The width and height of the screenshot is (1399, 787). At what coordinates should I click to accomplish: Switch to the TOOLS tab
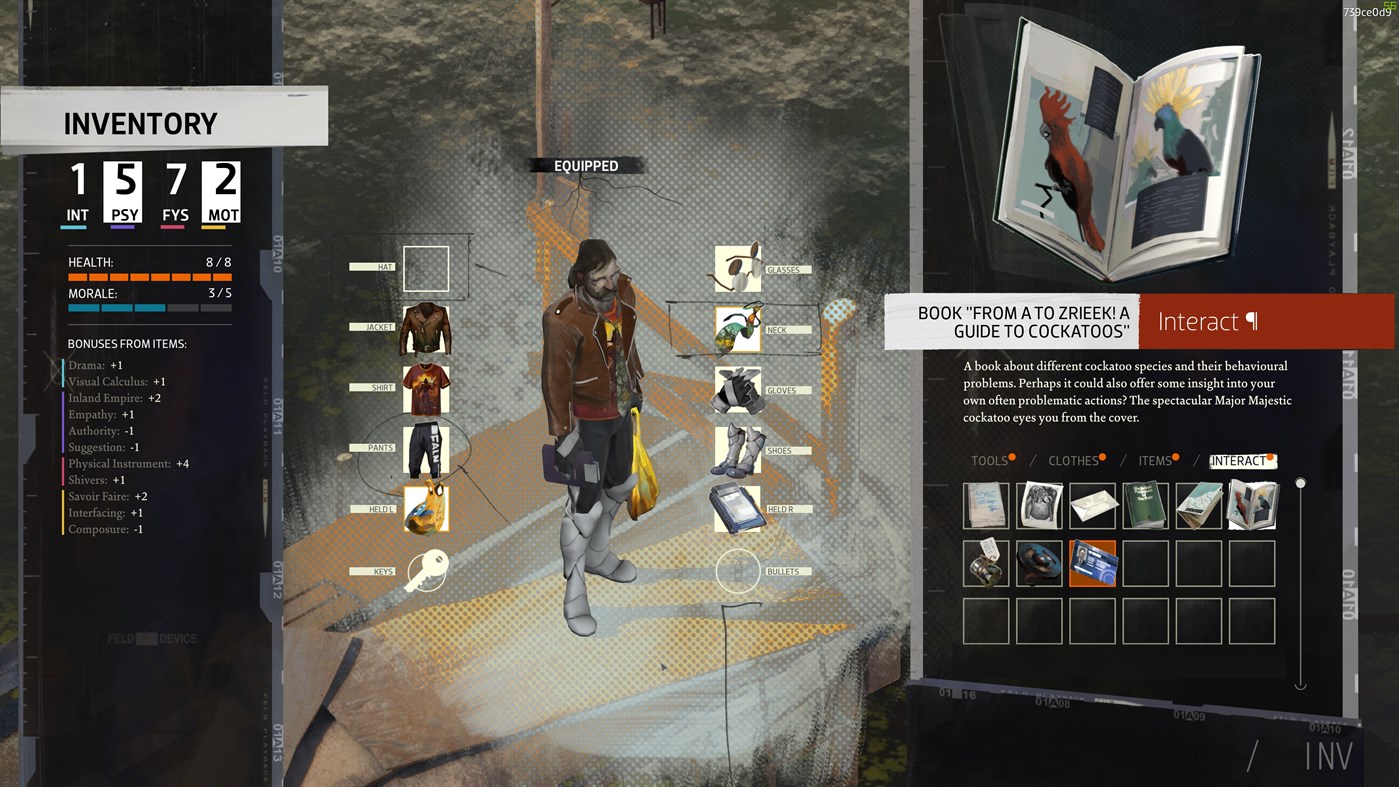point(988,460)
